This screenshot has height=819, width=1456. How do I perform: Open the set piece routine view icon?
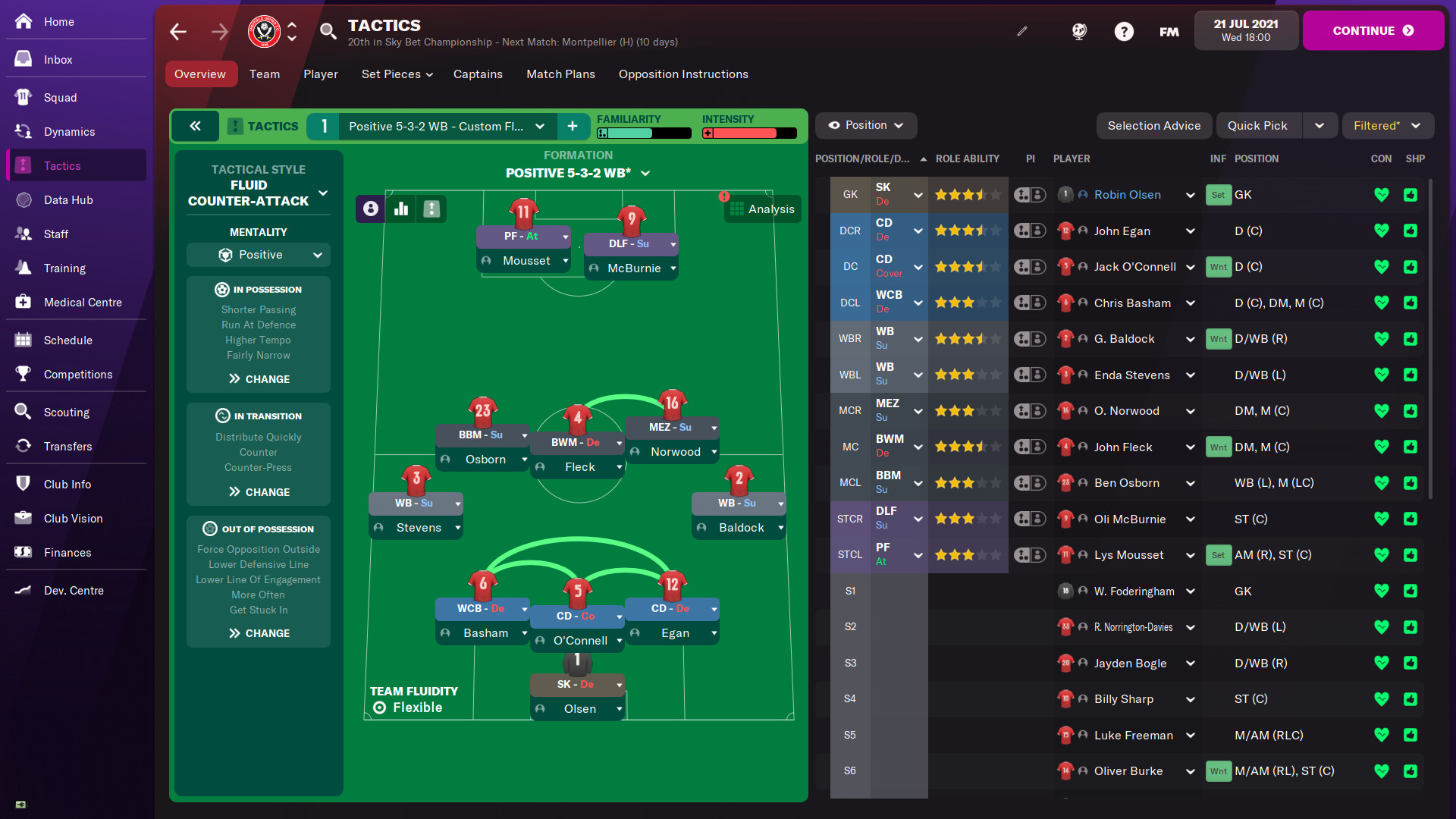[431, 209]
